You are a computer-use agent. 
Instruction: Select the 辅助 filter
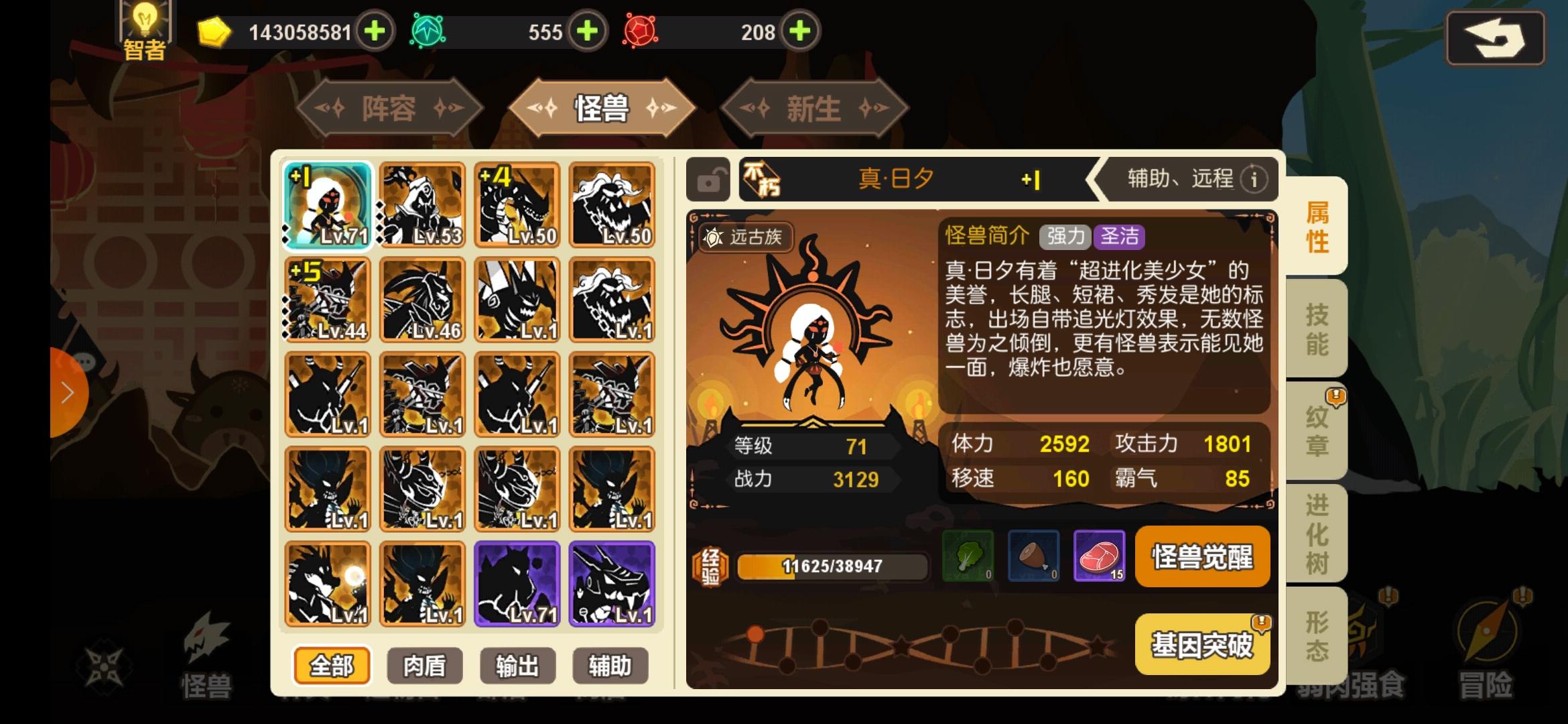610,665
